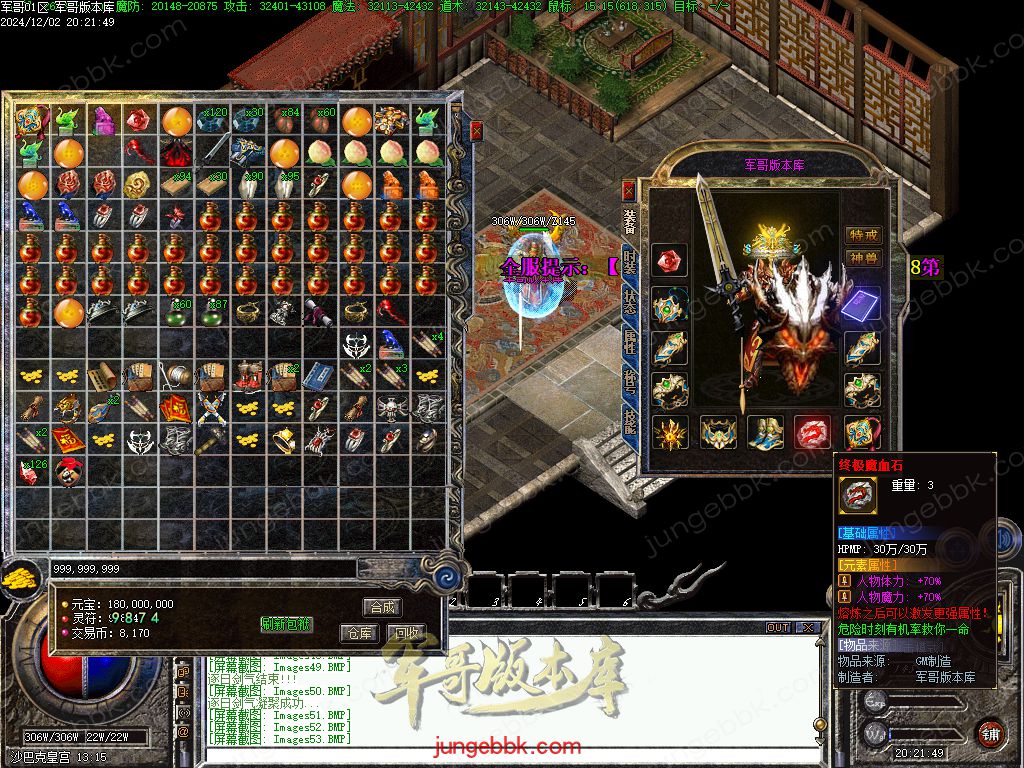Open the 状态 status tab
The image size is (1024, 768).
pos(629,304)
